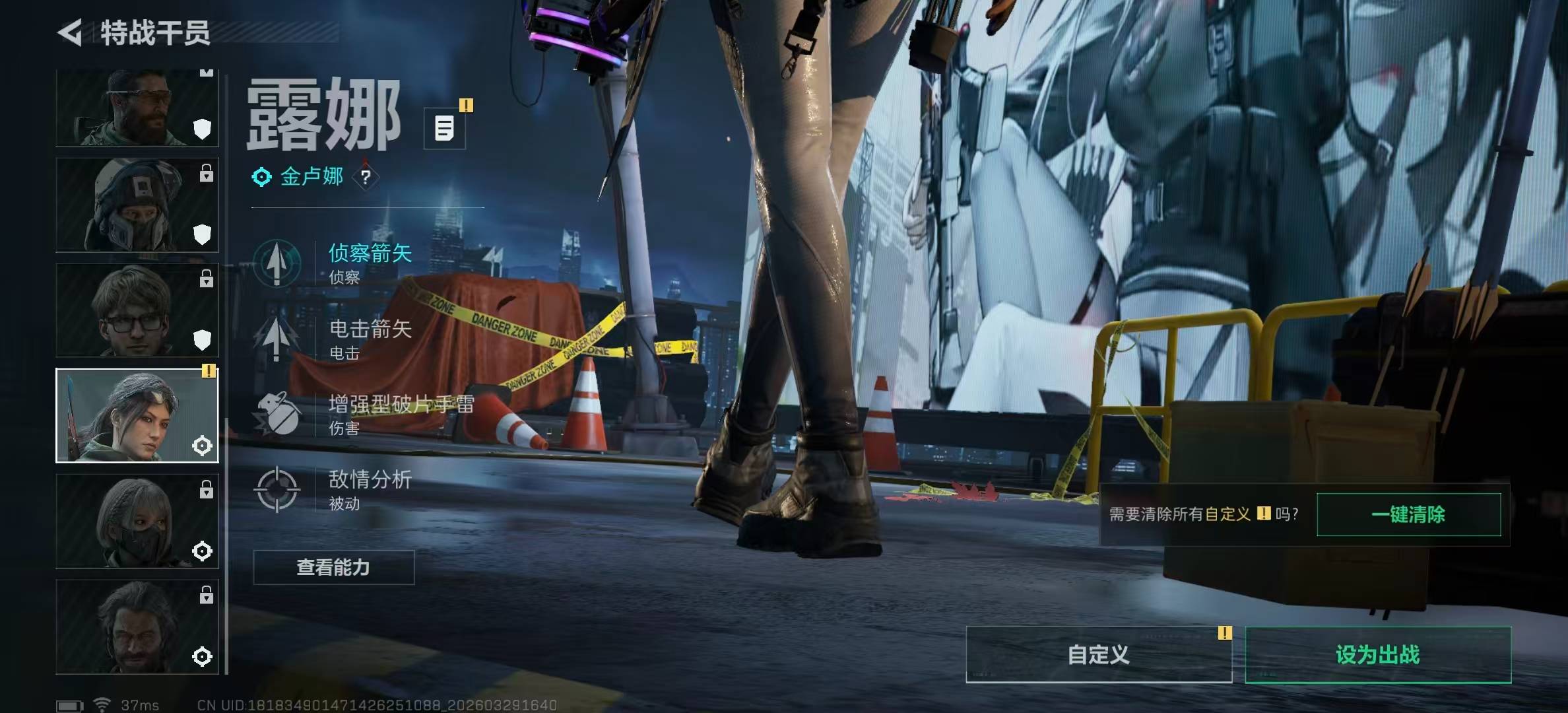Open the document icon beside 露娜's name
This screenshot has width=1568, height=713.
pyautogui.click(x=444, y=128)
